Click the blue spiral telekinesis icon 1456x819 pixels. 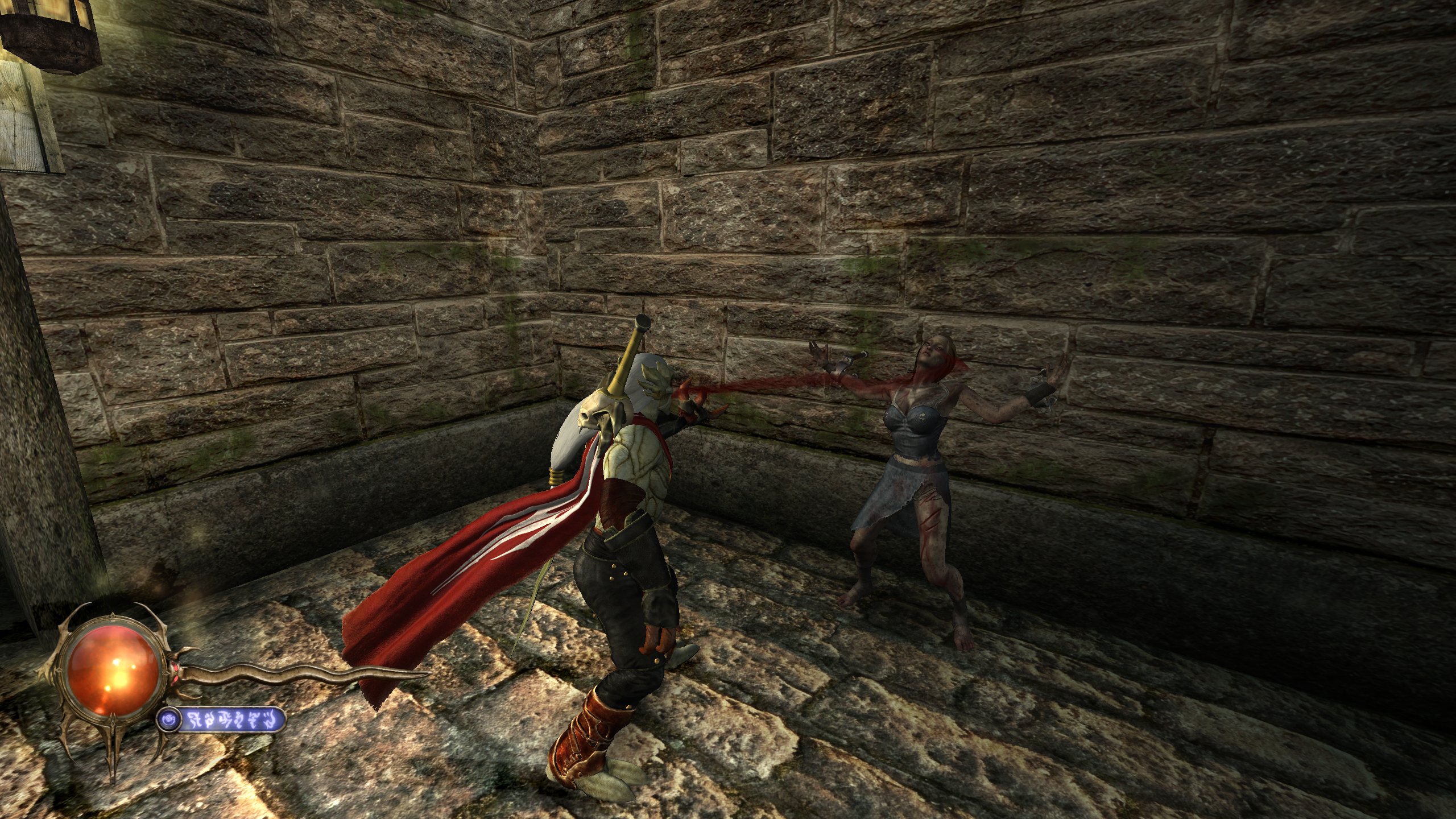point(169,721)
